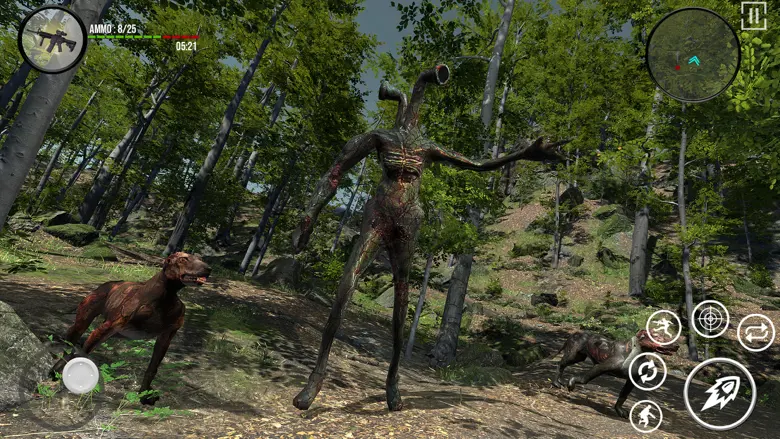Viewport: 780px width, 439px height.
Task: Open the circular minimap
Action: (693, 55)
